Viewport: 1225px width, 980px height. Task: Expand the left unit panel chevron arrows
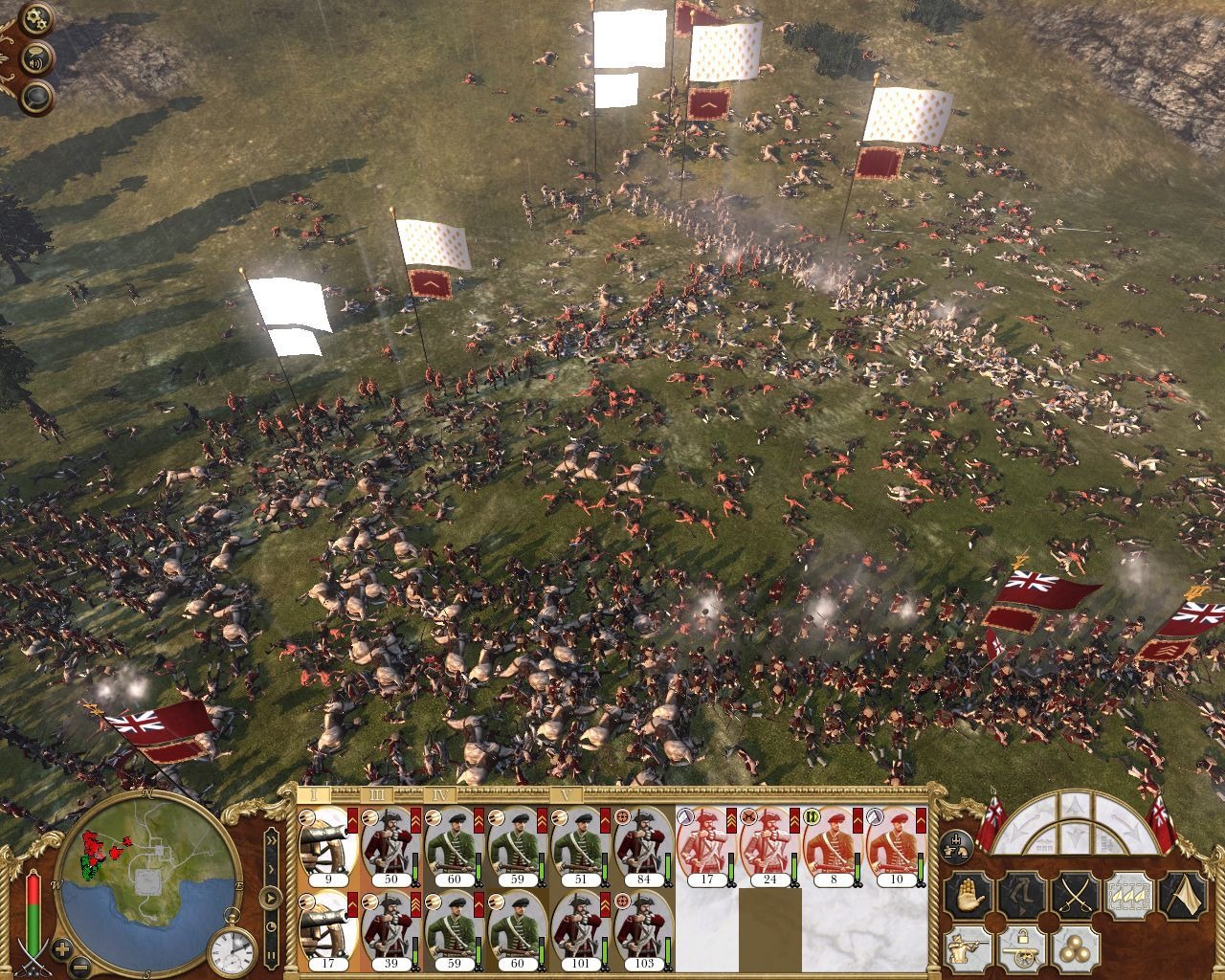[x=273, y=839]
